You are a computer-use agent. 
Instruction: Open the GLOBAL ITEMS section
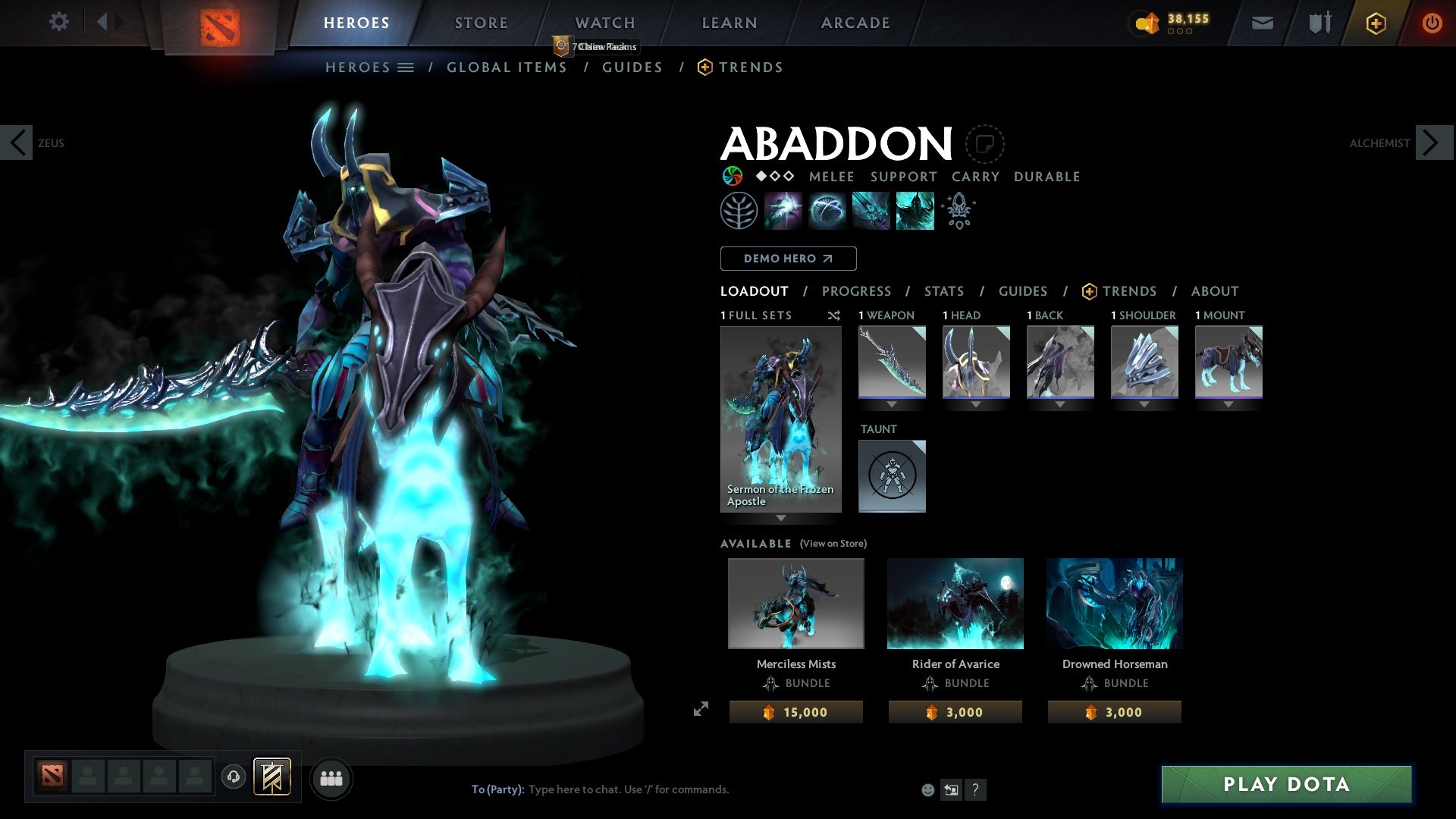pyautogui.click(x=507, y=67)
